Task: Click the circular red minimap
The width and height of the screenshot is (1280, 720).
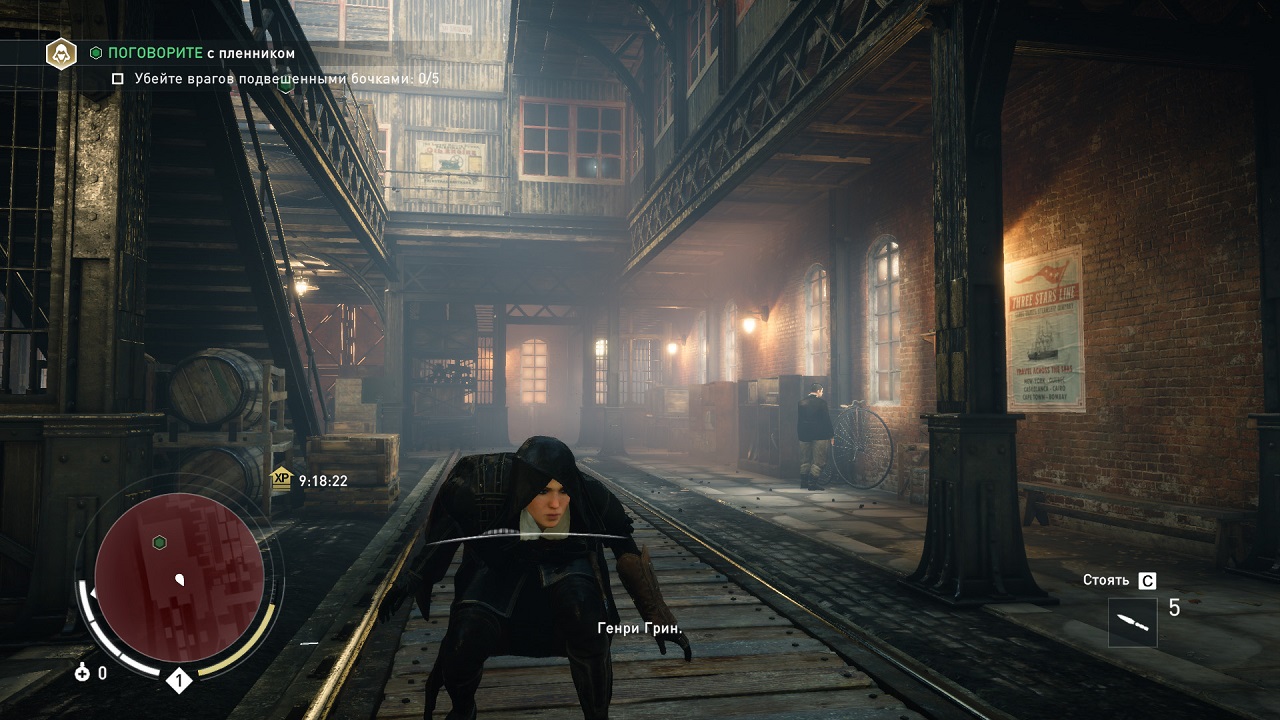Action: point(180,577)
